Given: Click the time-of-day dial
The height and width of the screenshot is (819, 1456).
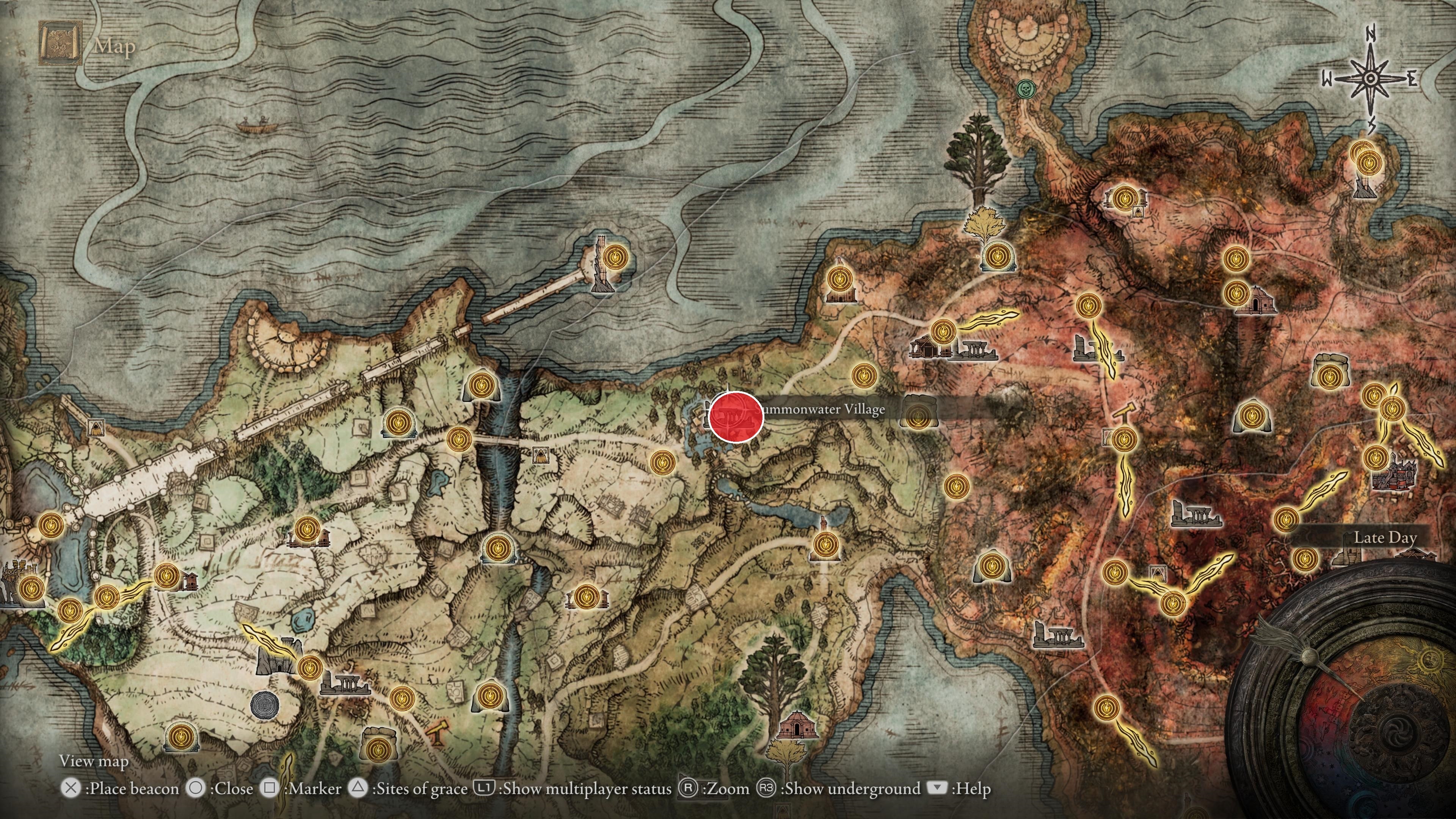Looking at the screenshot, I should (x=1357, y=701).
